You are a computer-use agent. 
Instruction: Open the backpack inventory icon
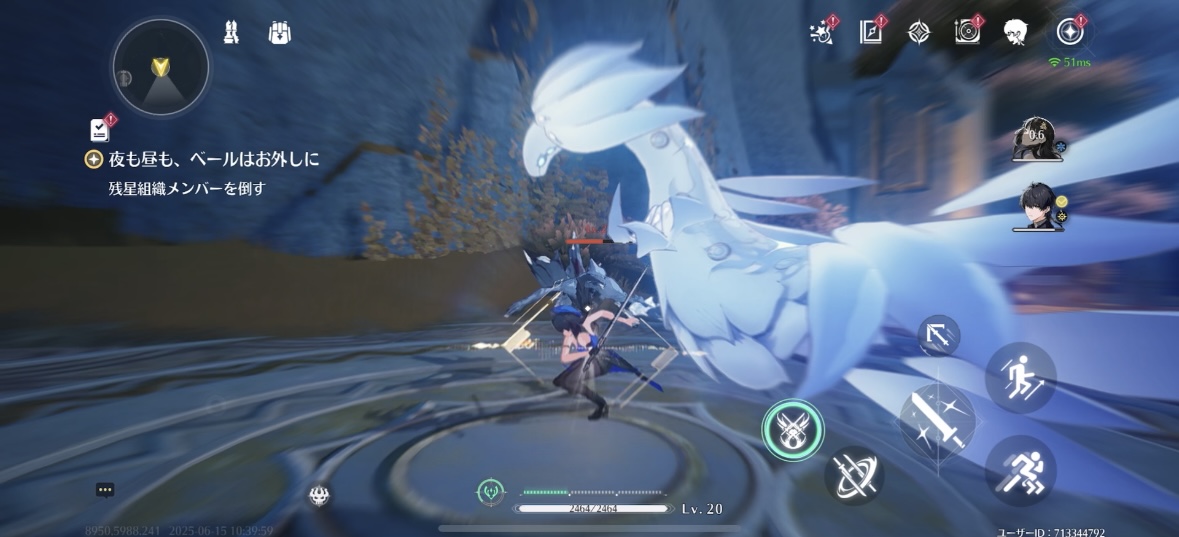point(279,33)
